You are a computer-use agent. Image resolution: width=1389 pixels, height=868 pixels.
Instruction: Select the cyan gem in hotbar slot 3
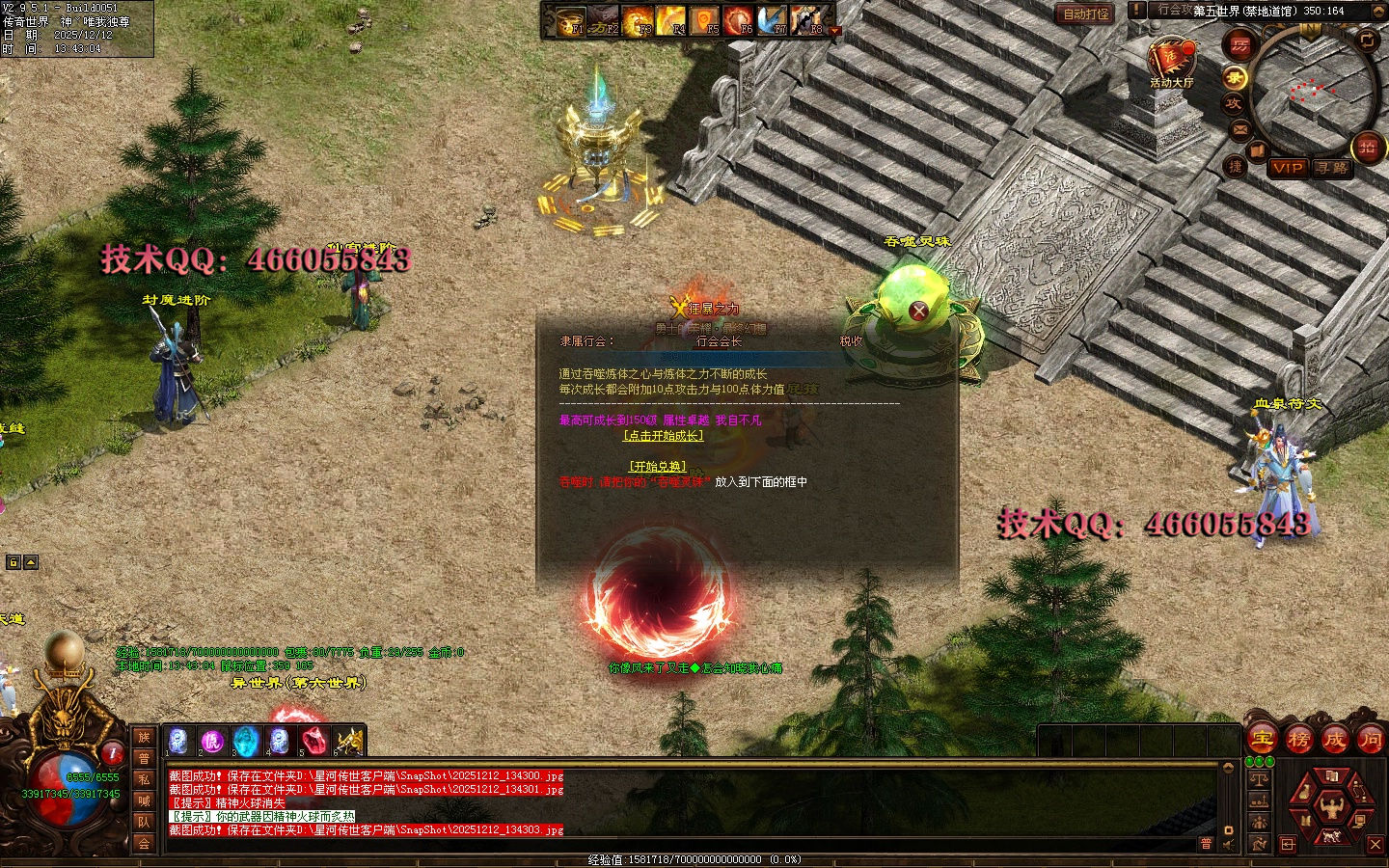246,741
